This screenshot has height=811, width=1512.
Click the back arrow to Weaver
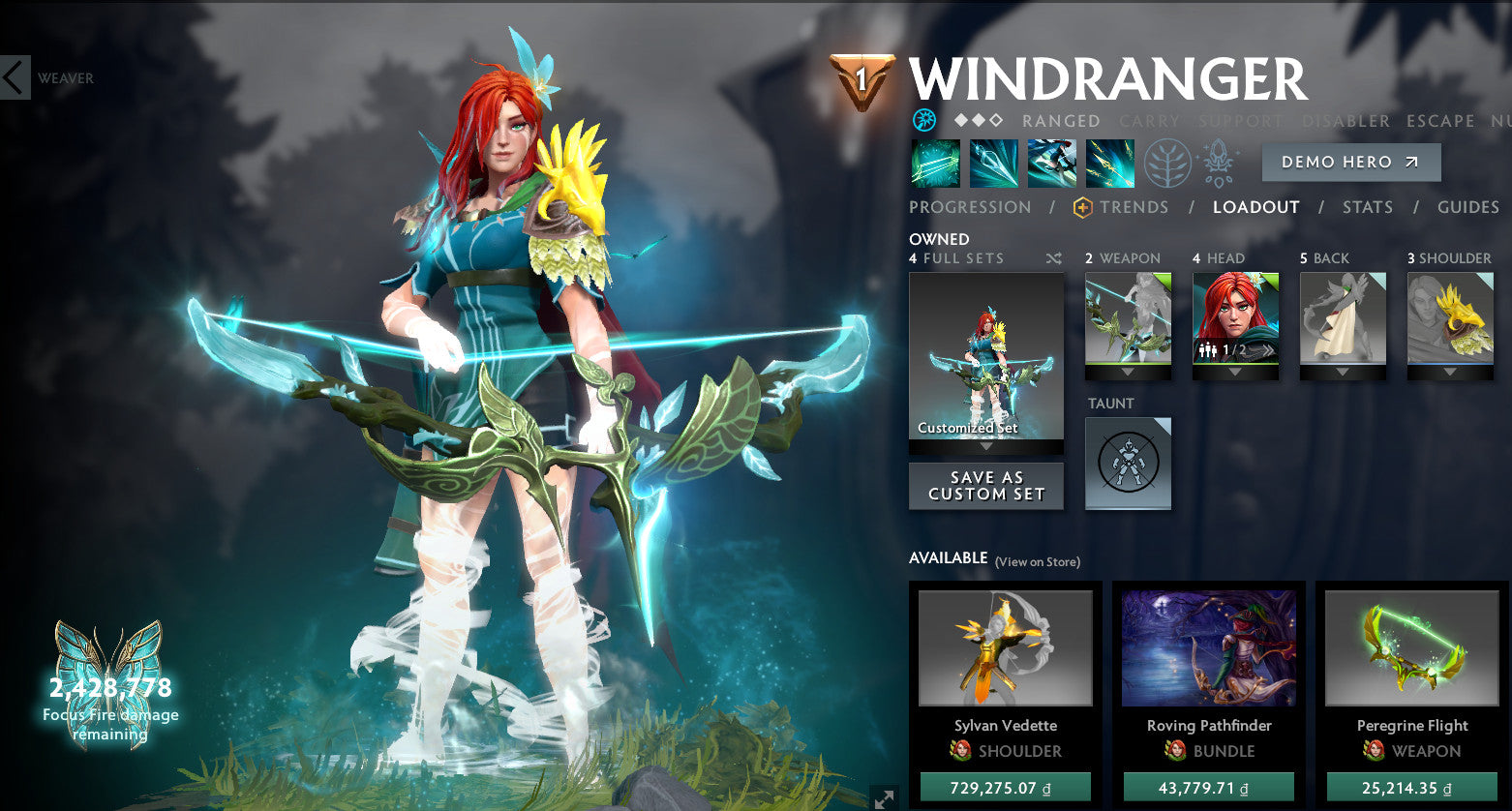(13, 78)
